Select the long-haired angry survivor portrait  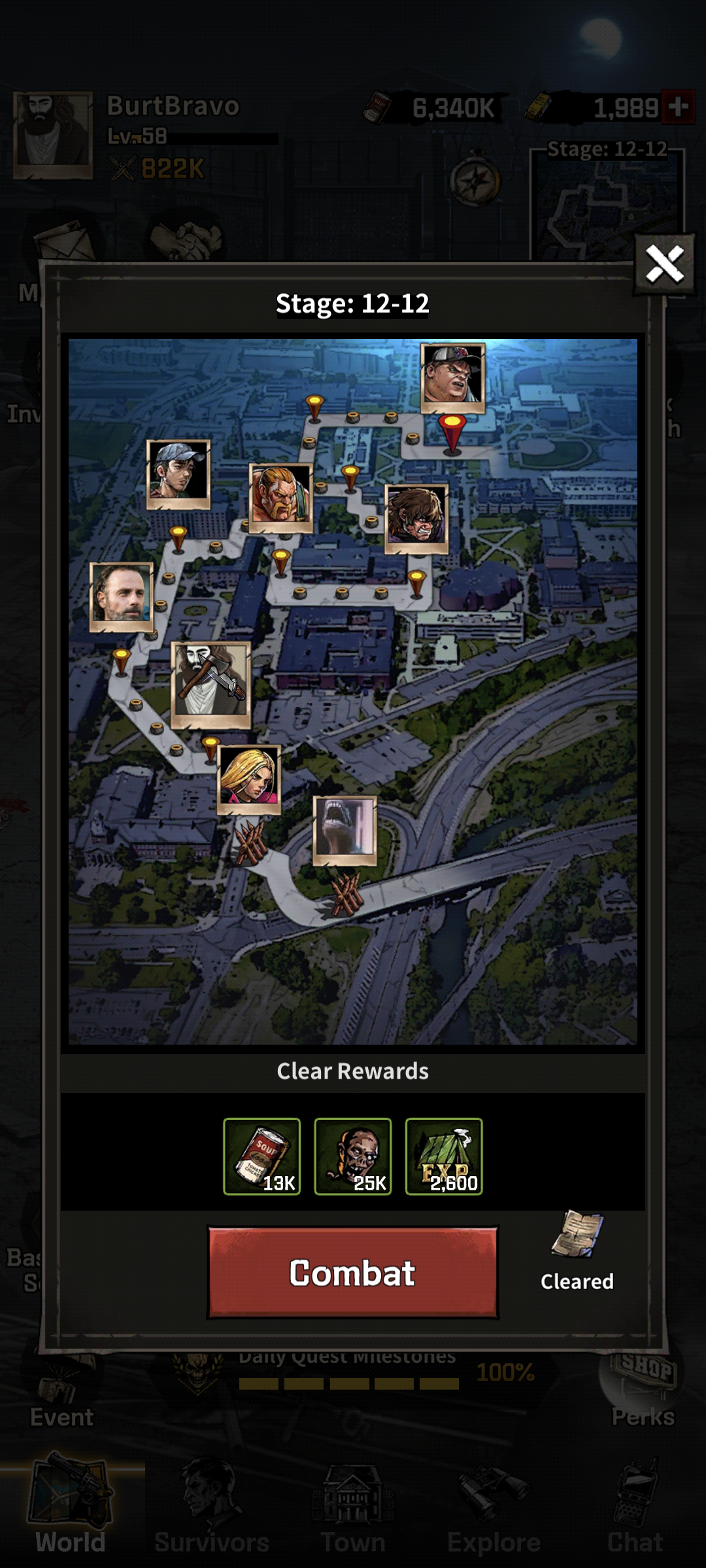tap(416, 518)
